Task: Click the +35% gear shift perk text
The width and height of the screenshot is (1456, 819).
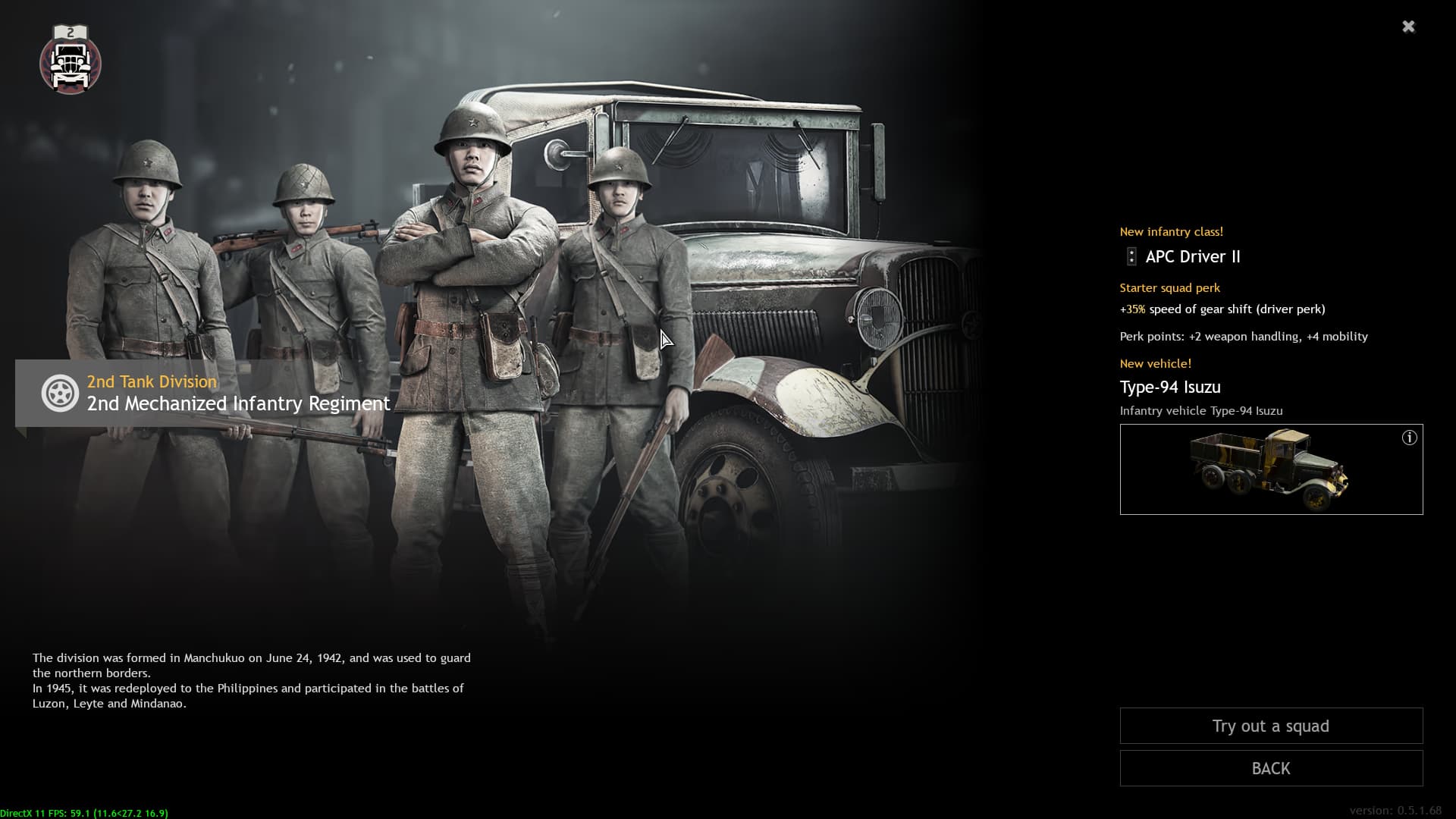Action: coord(1223,309)
